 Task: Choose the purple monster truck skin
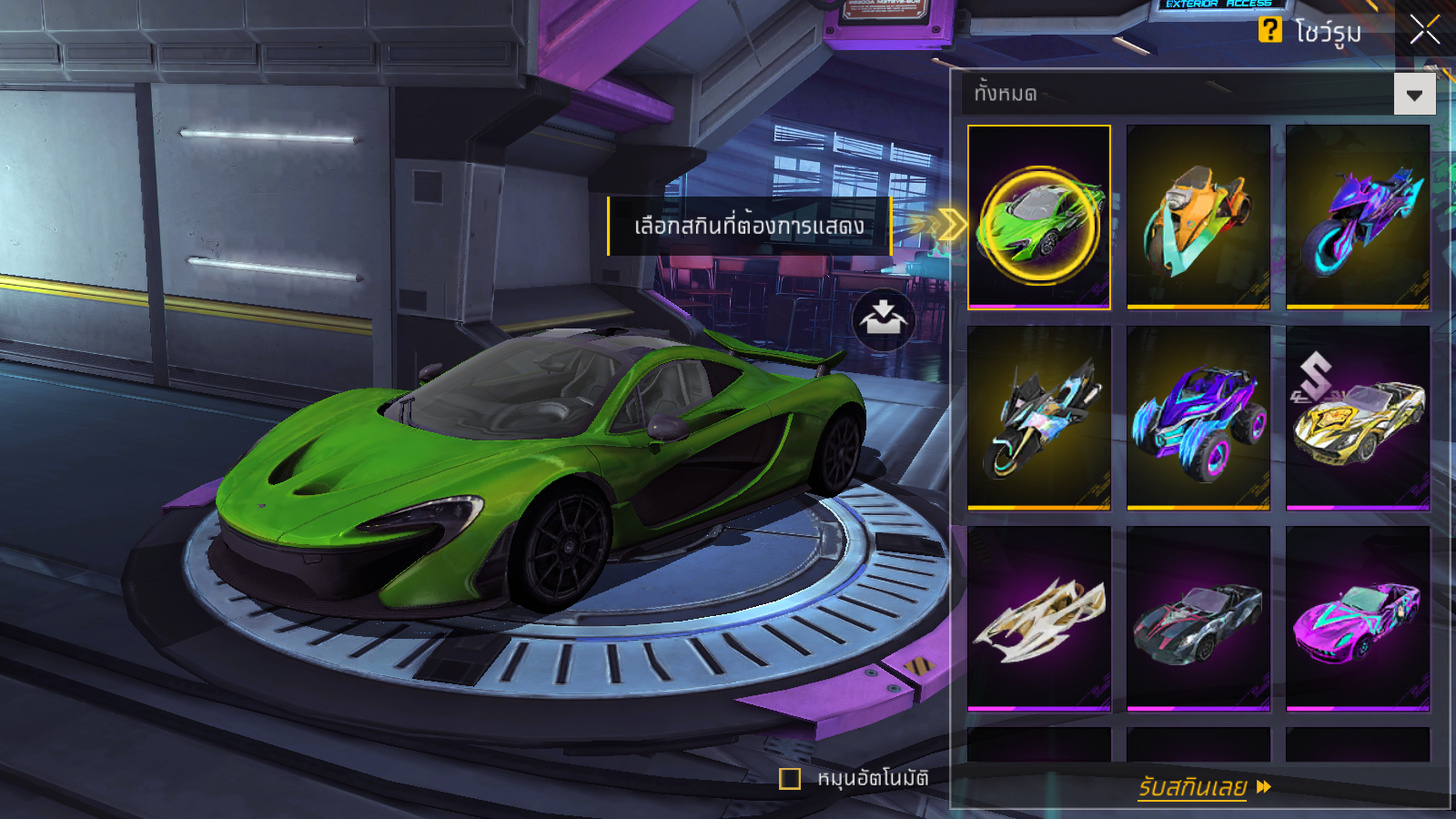(1198, 417)
